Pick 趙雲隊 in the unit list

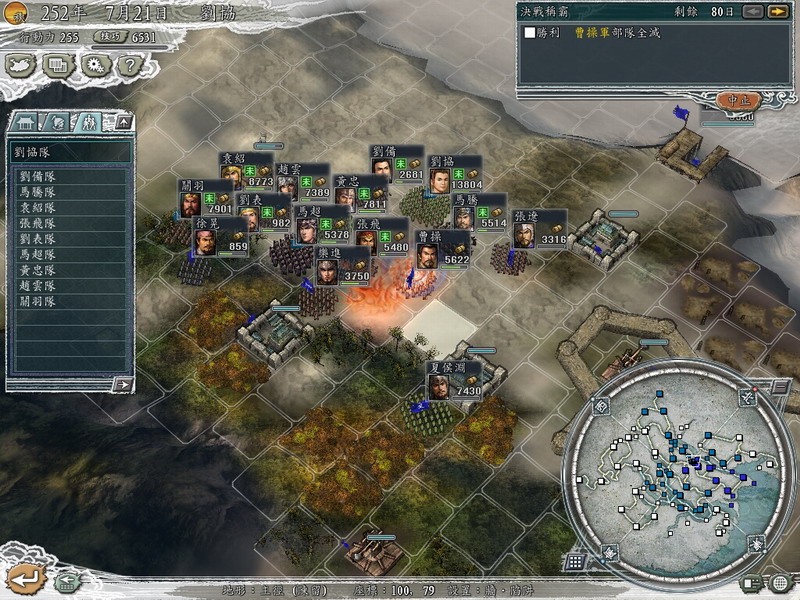coord(38,285)
